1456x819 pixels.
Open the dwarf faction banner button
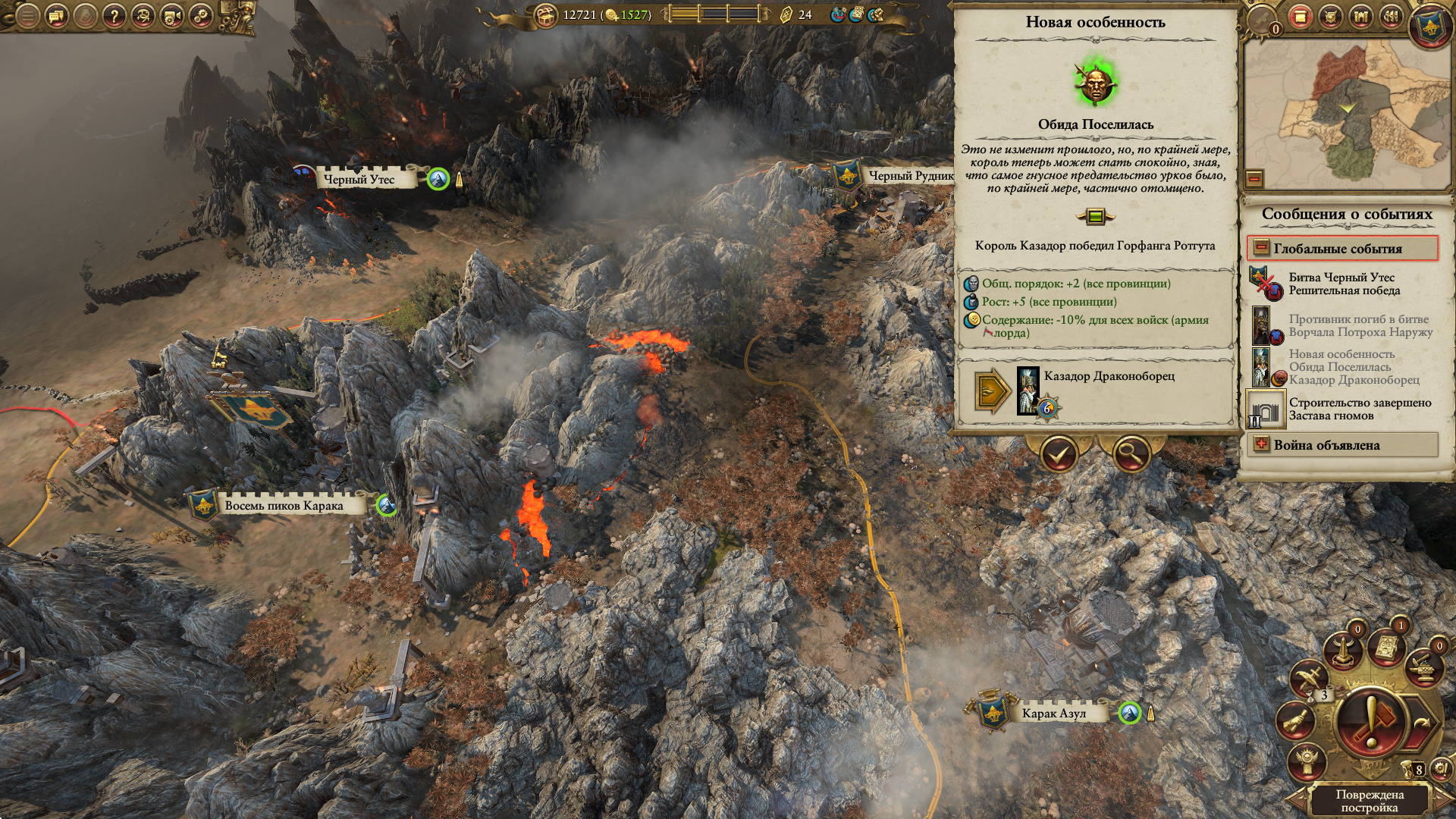tap(1429, 24)
